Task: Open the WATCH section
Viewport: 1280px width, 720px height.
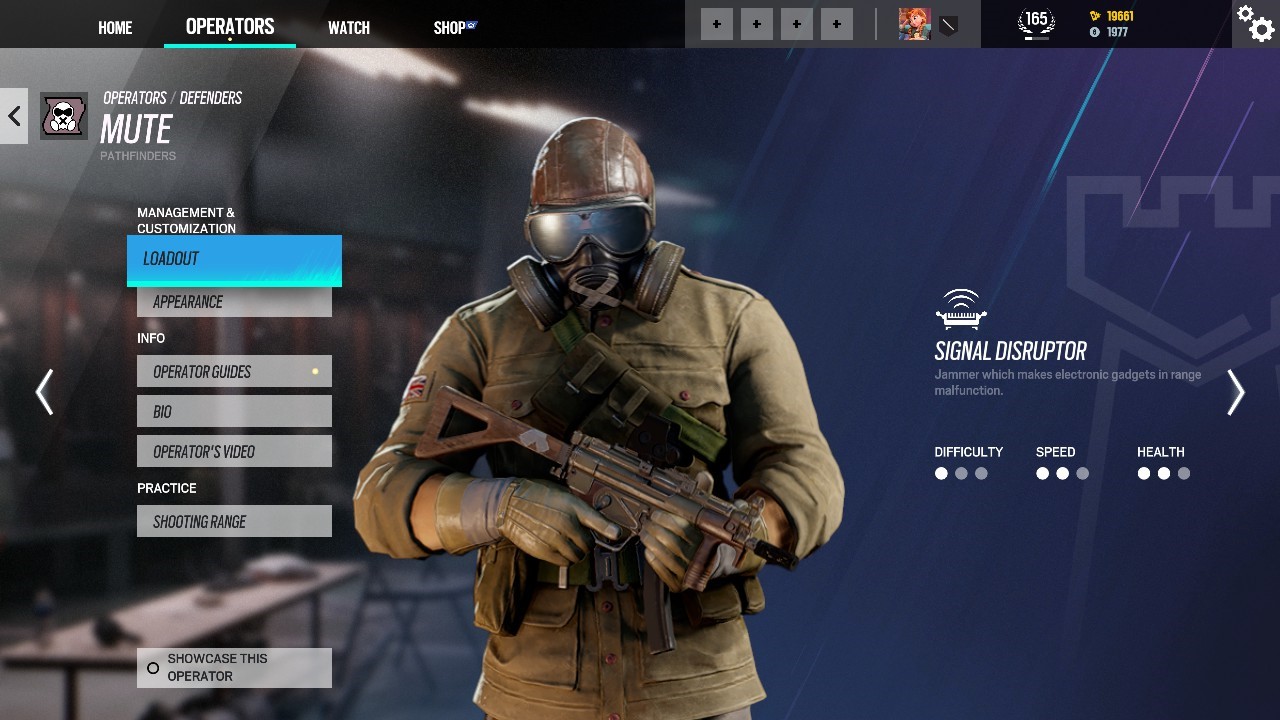Action: [x=348, y=28]
